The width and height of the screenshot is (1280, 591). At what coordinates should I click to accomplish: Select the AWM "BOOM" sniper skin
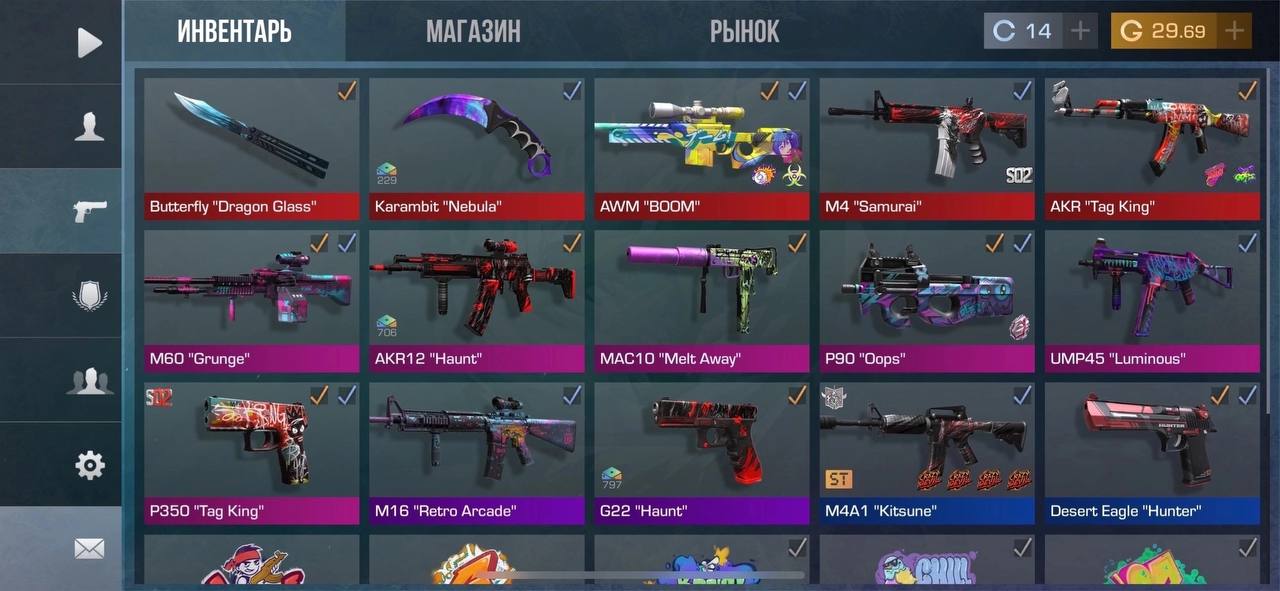coord(702,148)
